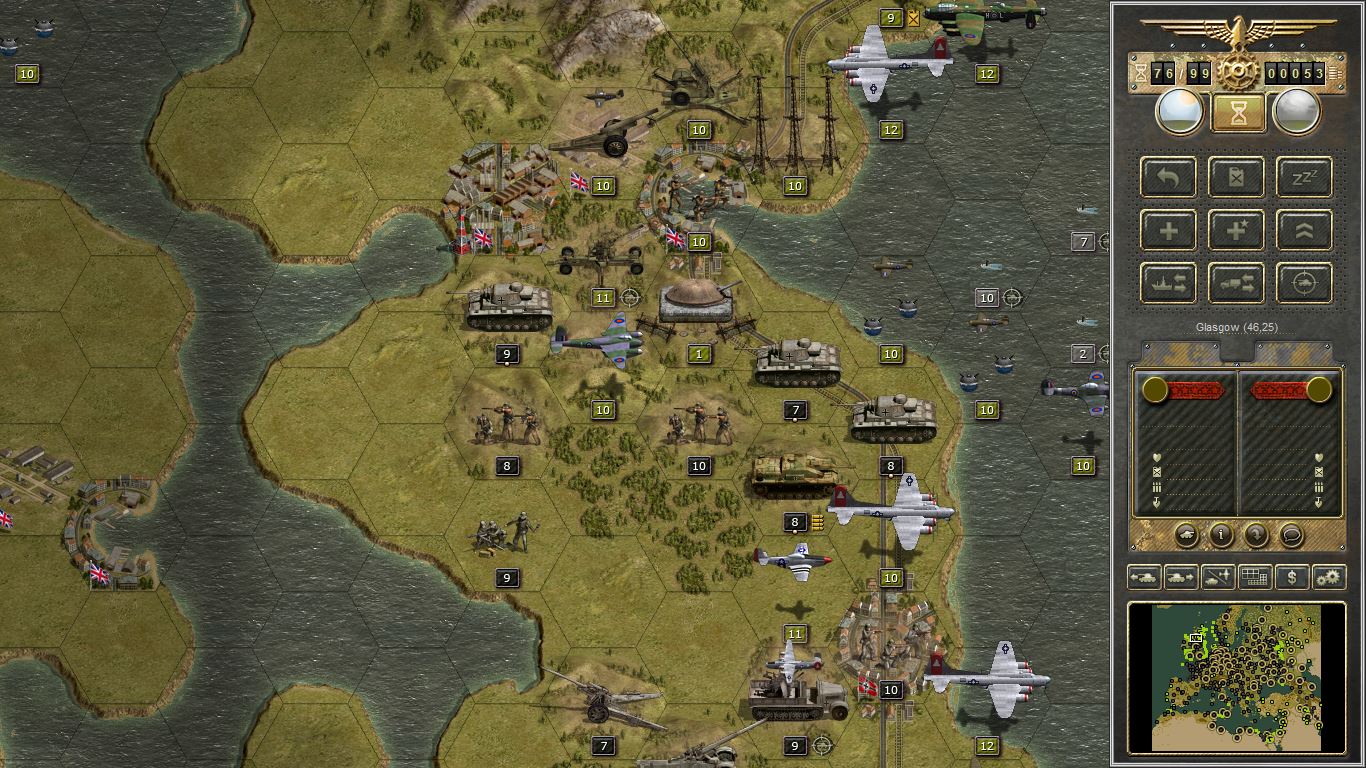Viewport: 1366px width, 768px height.
Task: Upgrade the unit with the chevrons button
Action: (1305, 230)
